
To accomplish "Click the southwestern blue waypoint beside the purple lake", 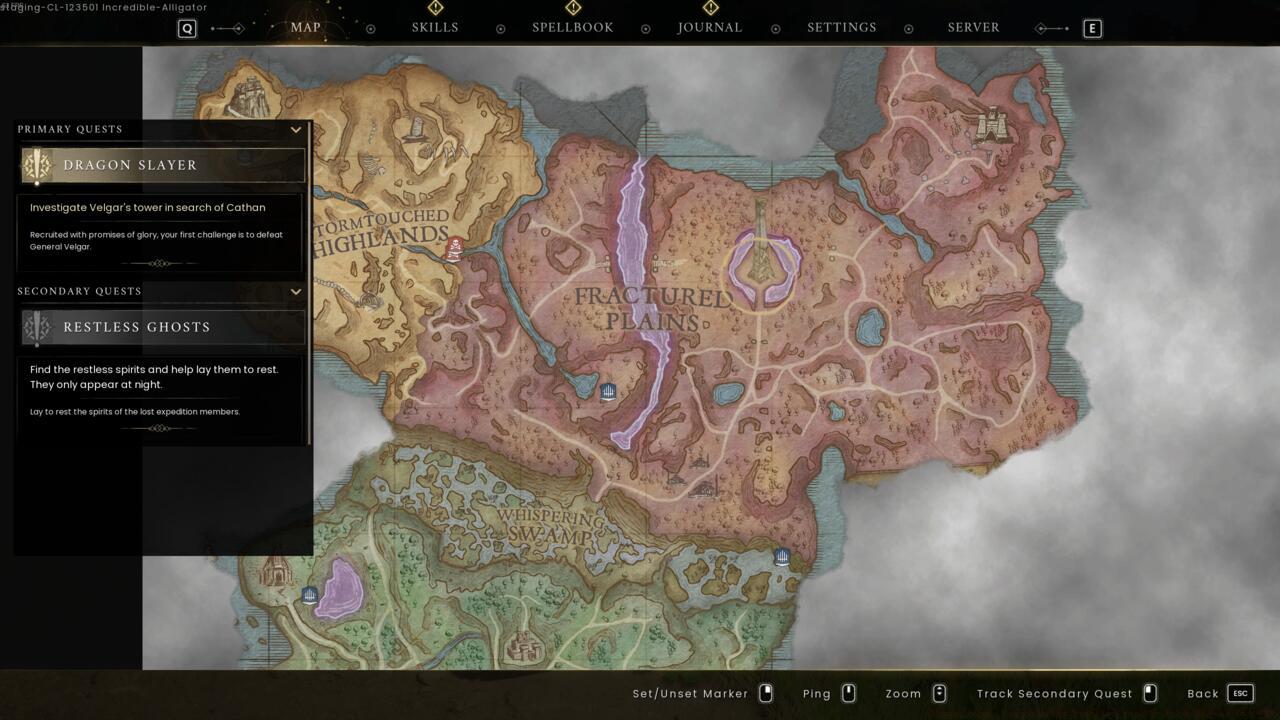I will [x=309, y=594].
